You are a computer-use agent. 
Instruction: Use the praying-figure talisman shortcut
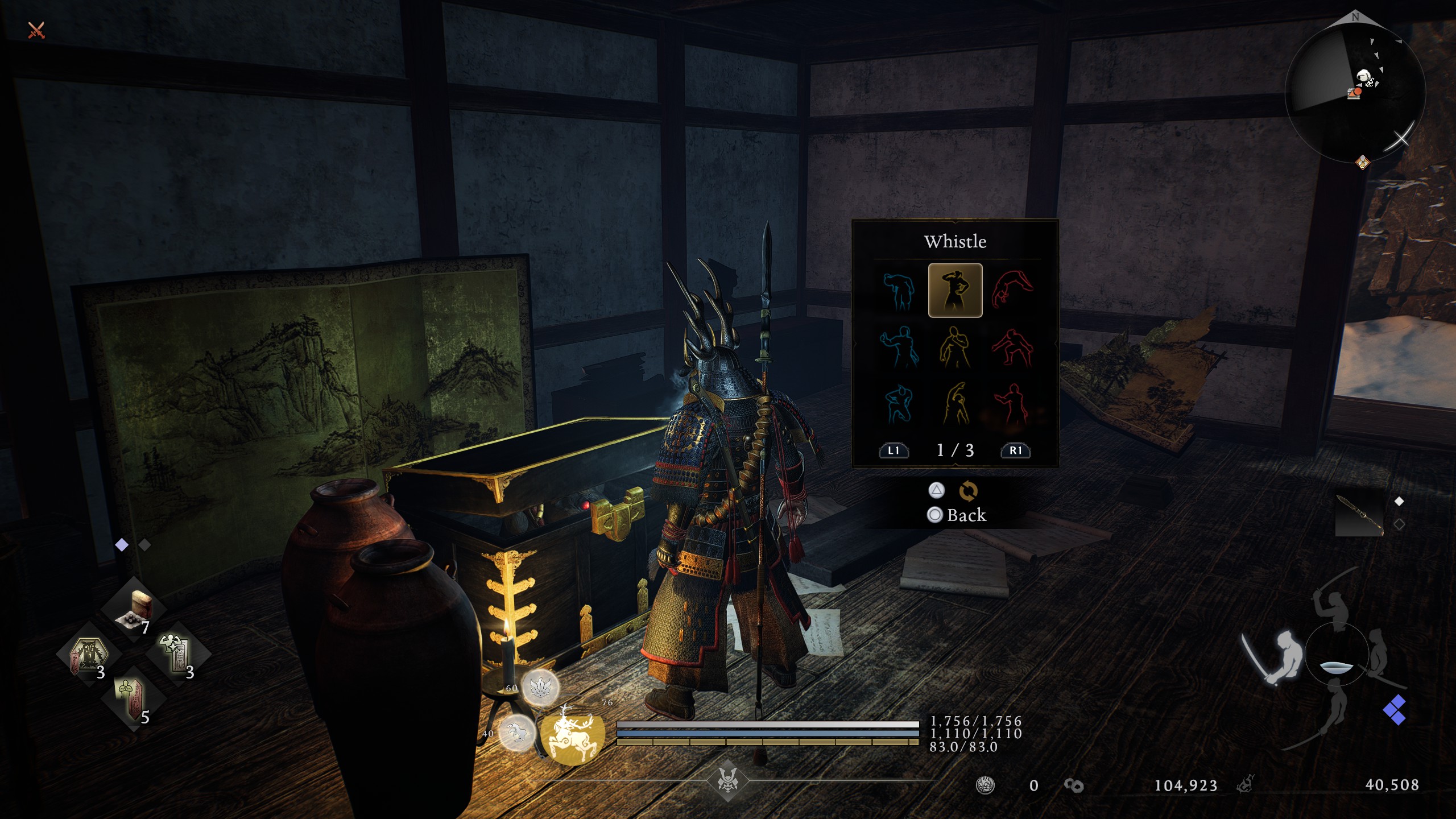(133, 700)
